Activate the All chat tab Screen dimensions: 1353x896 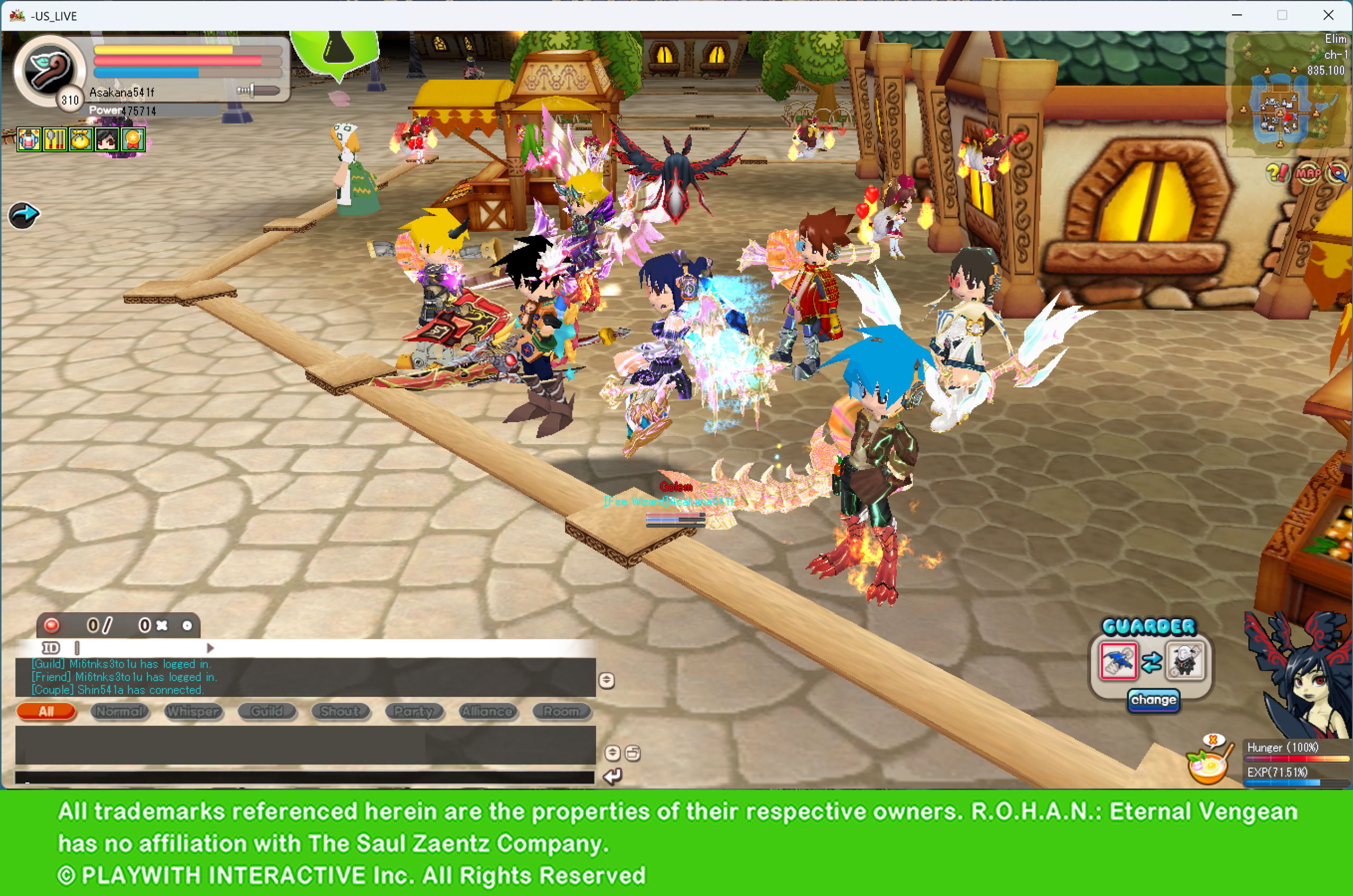coord(47,711)
